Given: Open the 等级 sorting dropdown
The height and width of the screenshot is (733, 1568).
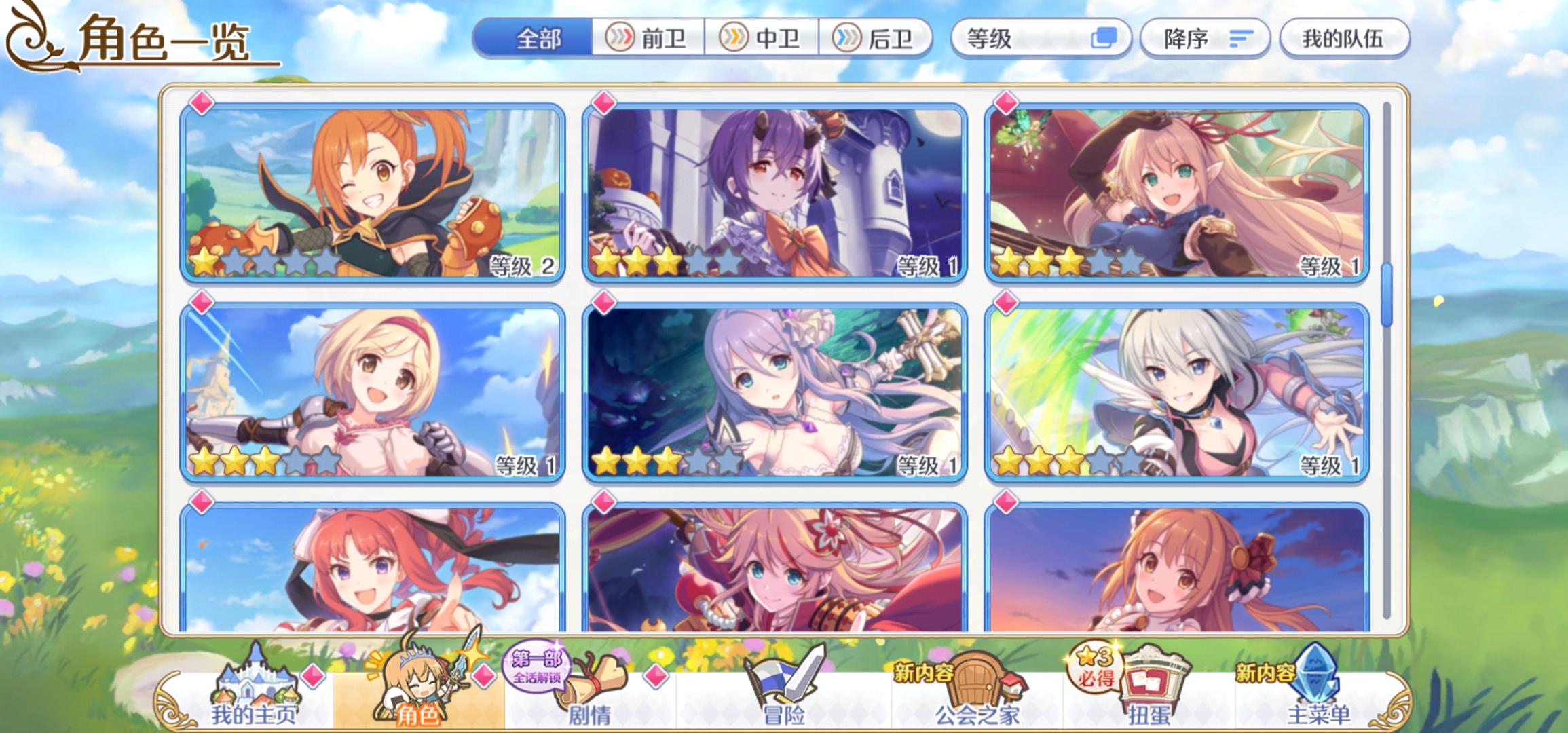Looking at the screenshot, I should 1018,39.
